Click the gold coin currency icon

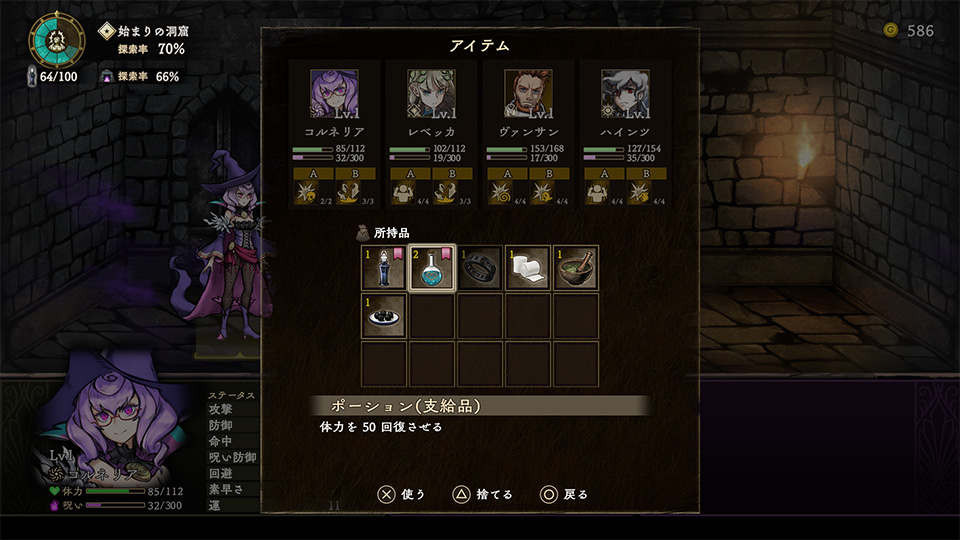[891, 30]
